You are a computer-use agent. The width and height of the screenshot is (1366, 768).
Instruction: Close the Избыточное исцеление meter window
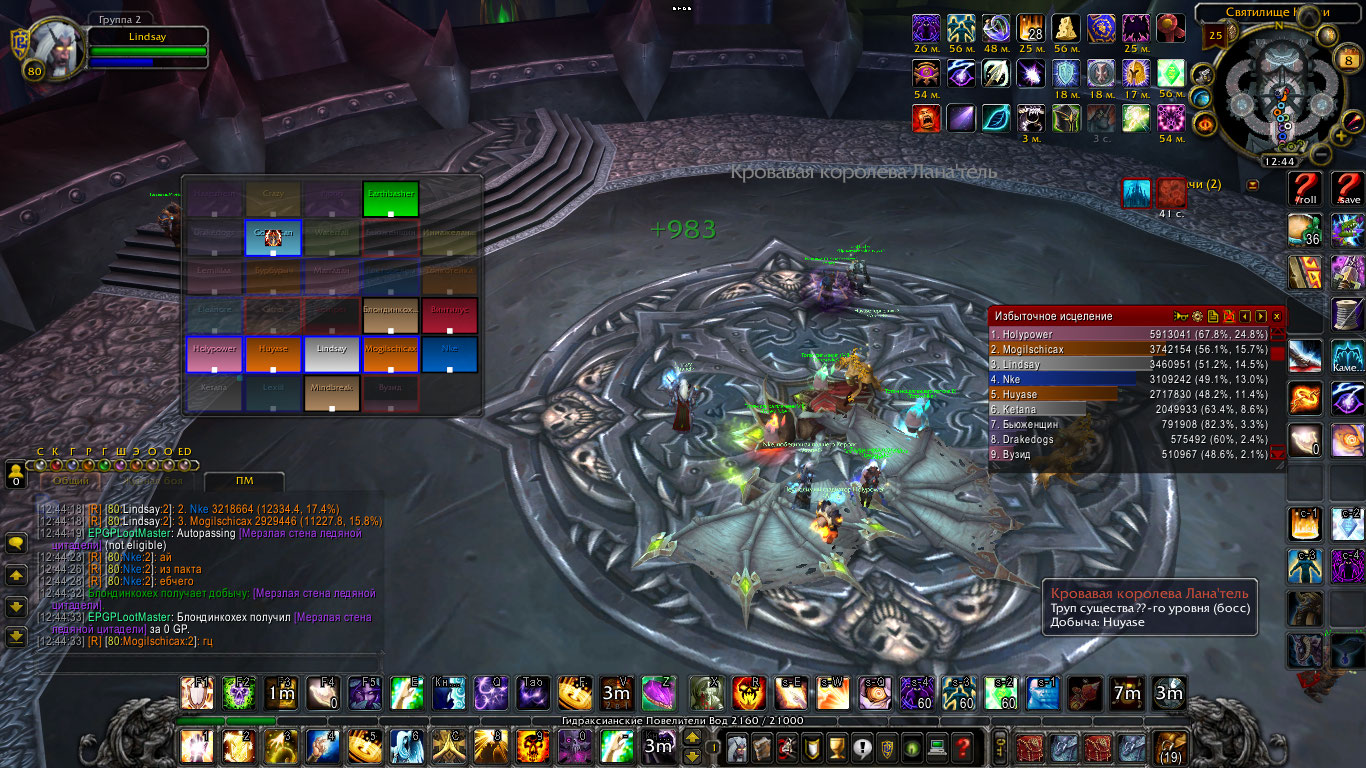coord(1276,316)
